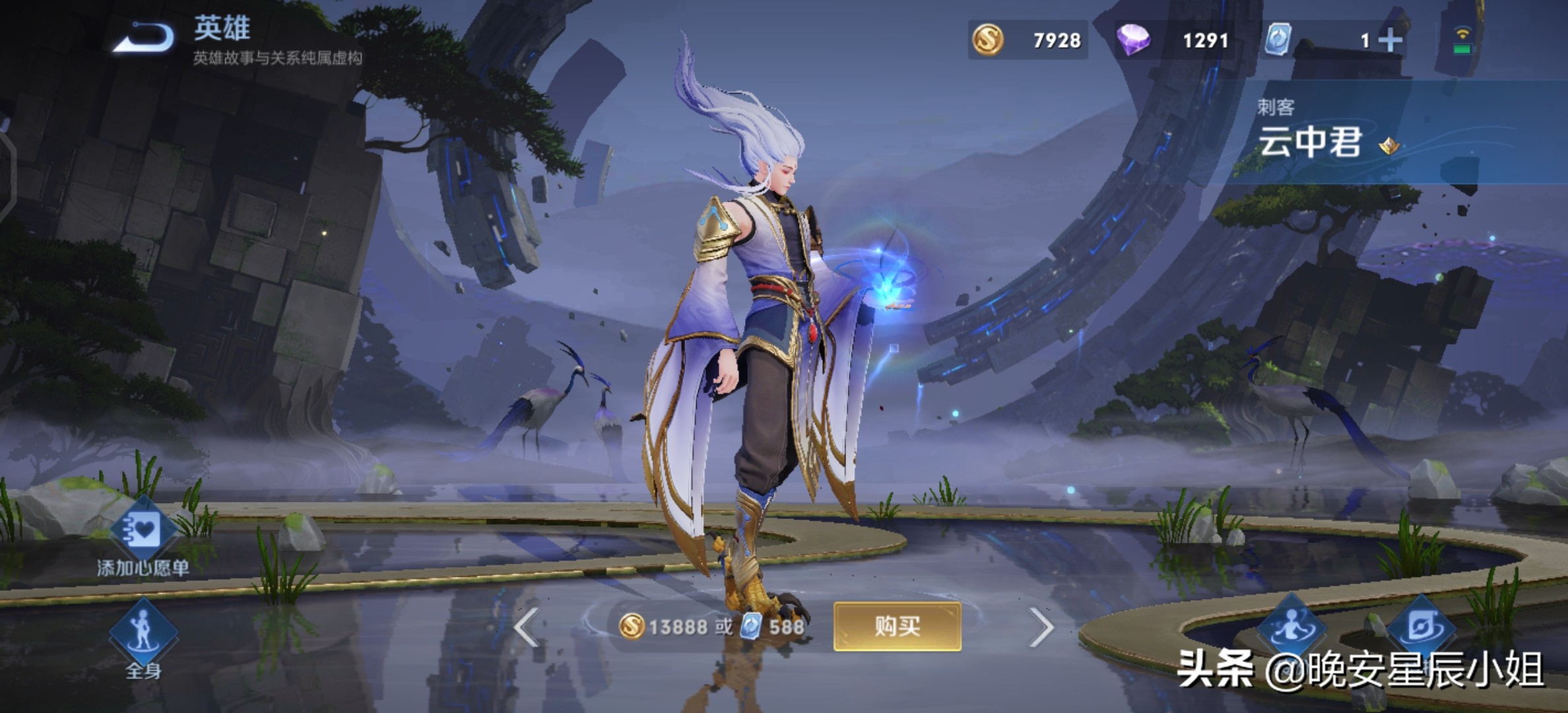Open the full body view (全身)

pos(143,637)
